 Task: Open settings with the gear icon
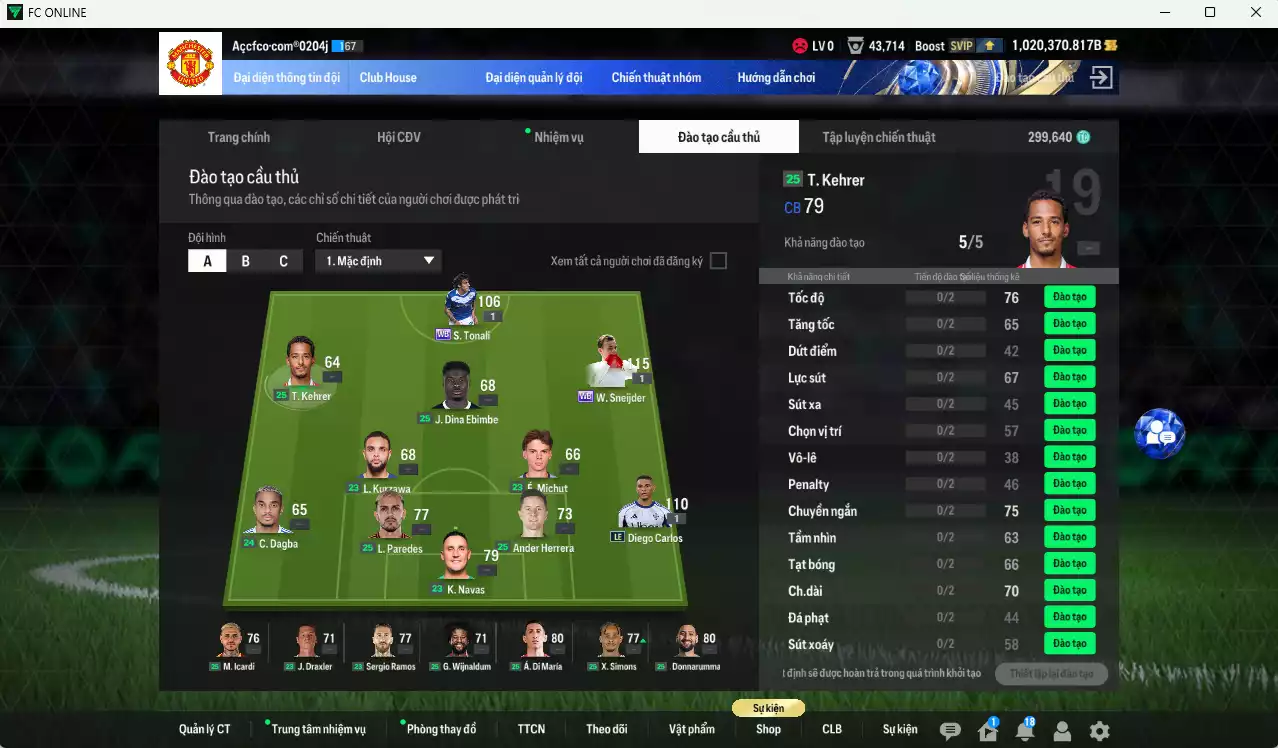coord(1099,731)
